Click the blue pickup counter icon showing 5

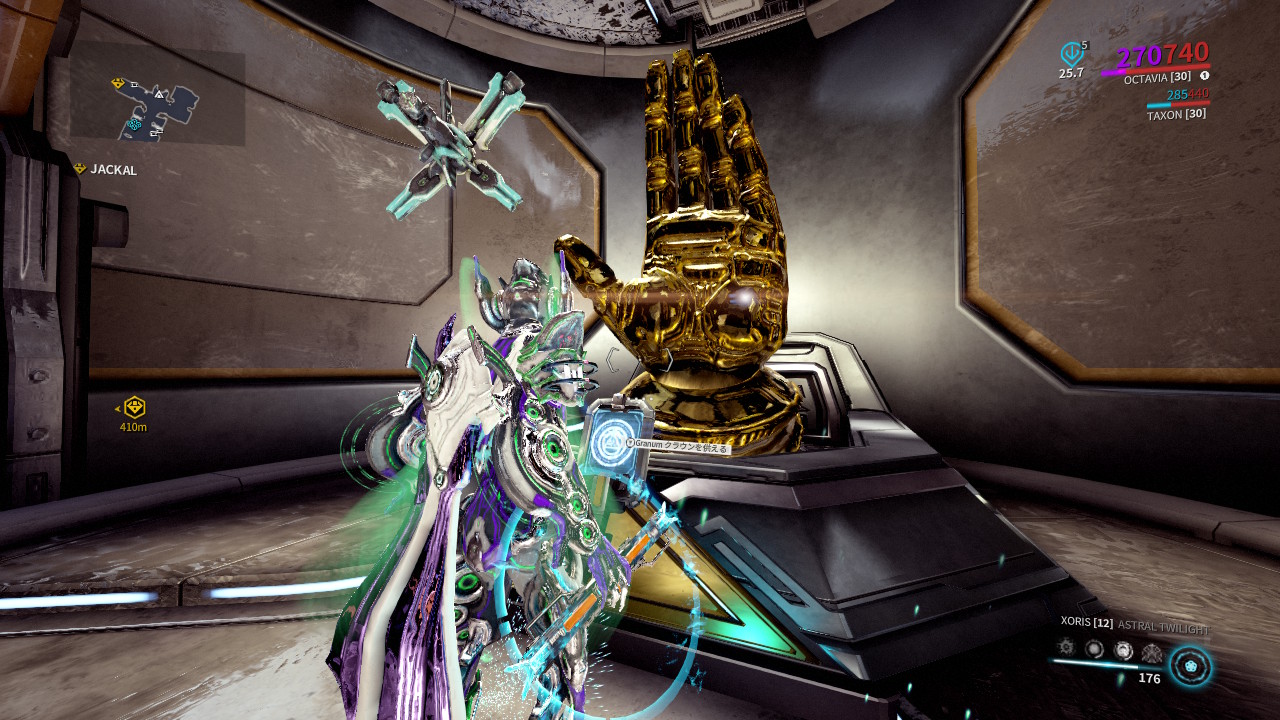(1072, 52)
